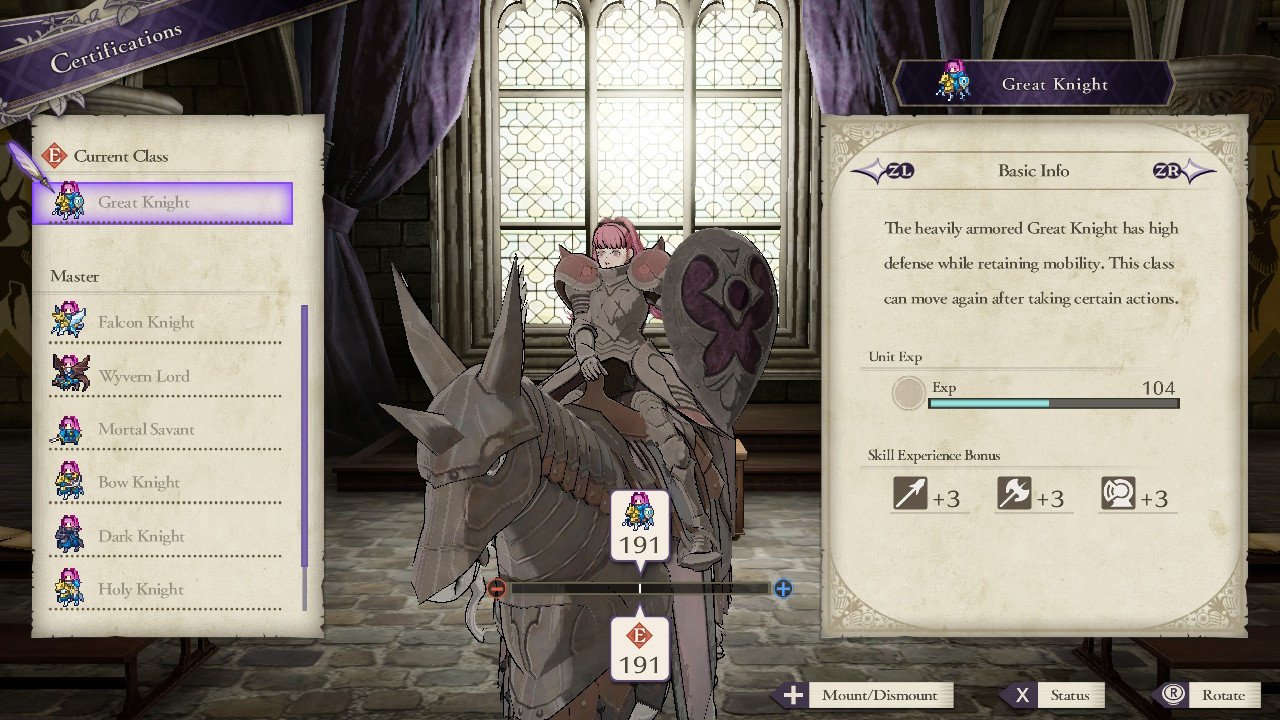Switch to next info page with ZR
Screen dimensions: 1280x720
click(1168, 170)
